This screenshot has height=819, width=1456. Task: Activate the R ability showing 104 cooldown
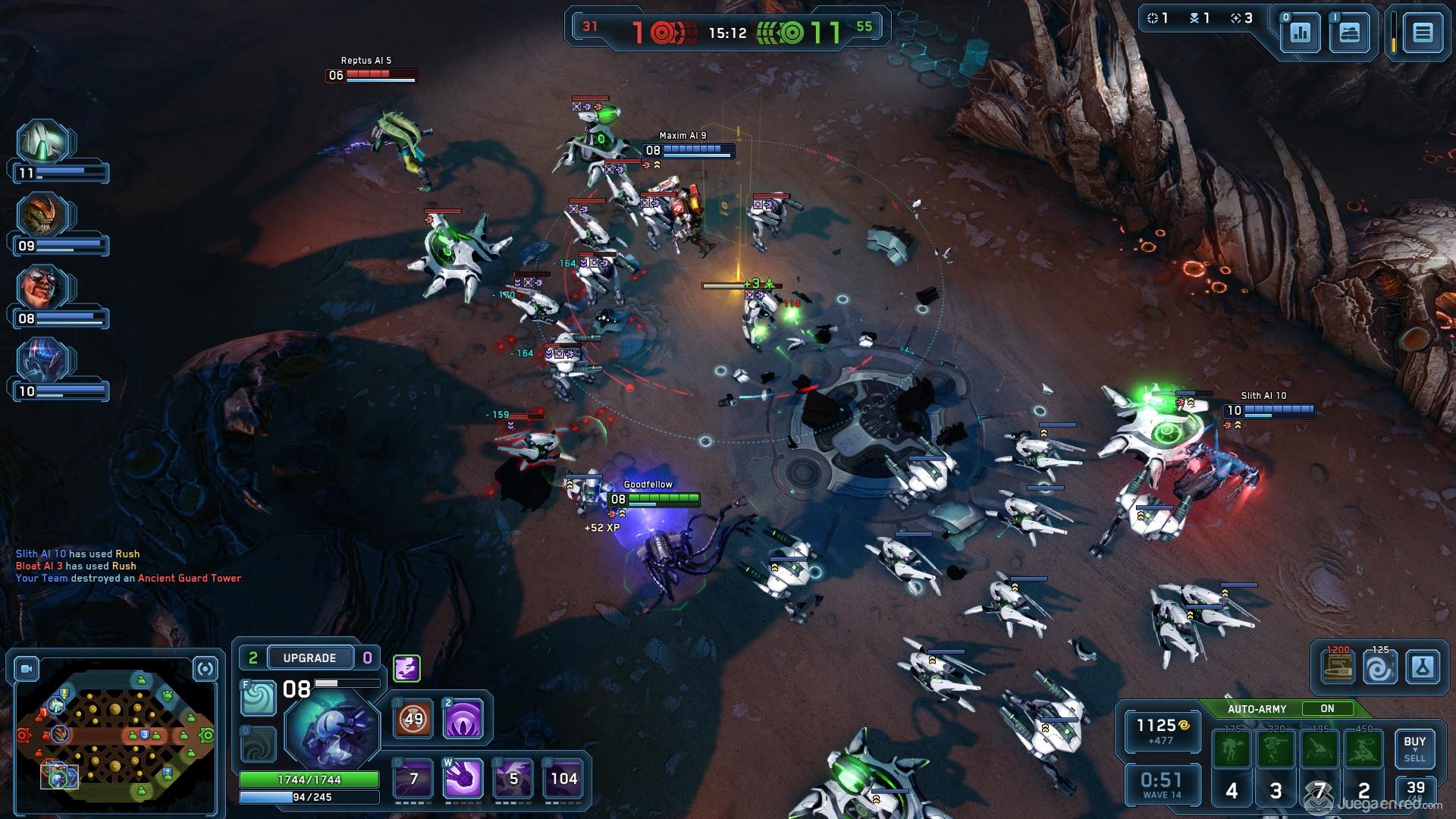click(563, 778)
